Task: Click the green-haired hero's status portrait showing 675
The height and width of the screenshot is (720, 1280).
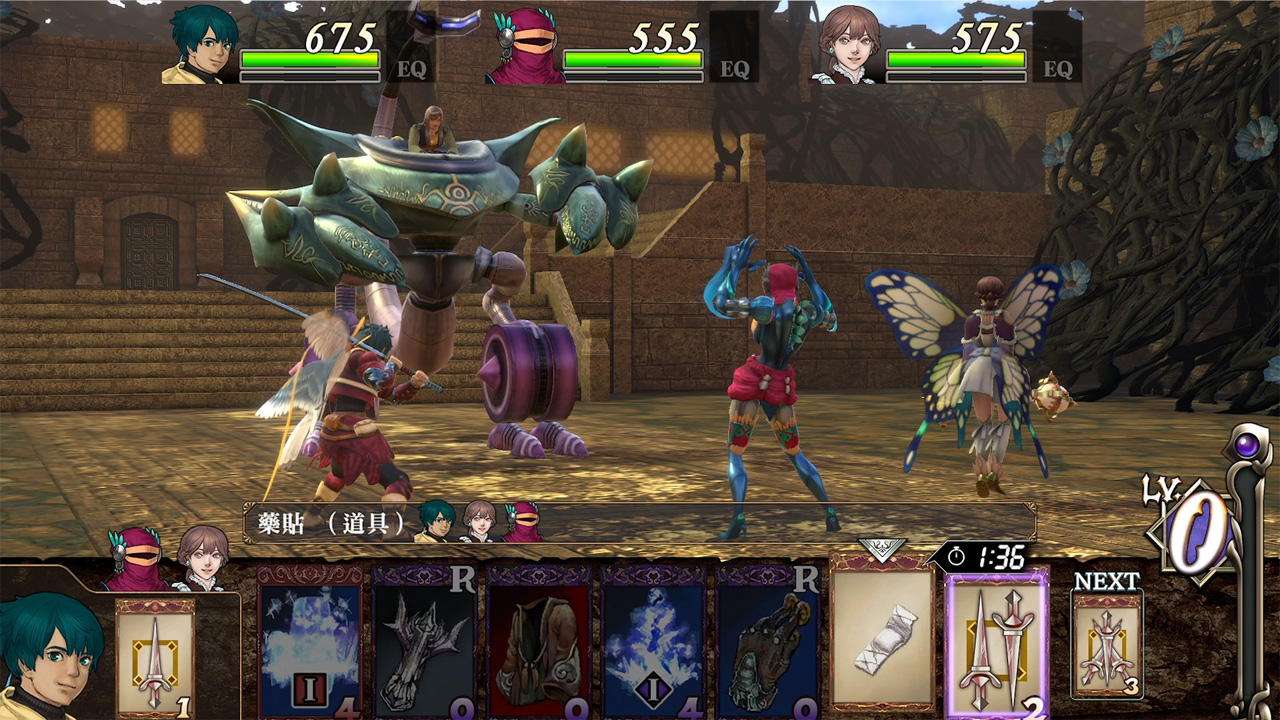Action: point(200,45)
